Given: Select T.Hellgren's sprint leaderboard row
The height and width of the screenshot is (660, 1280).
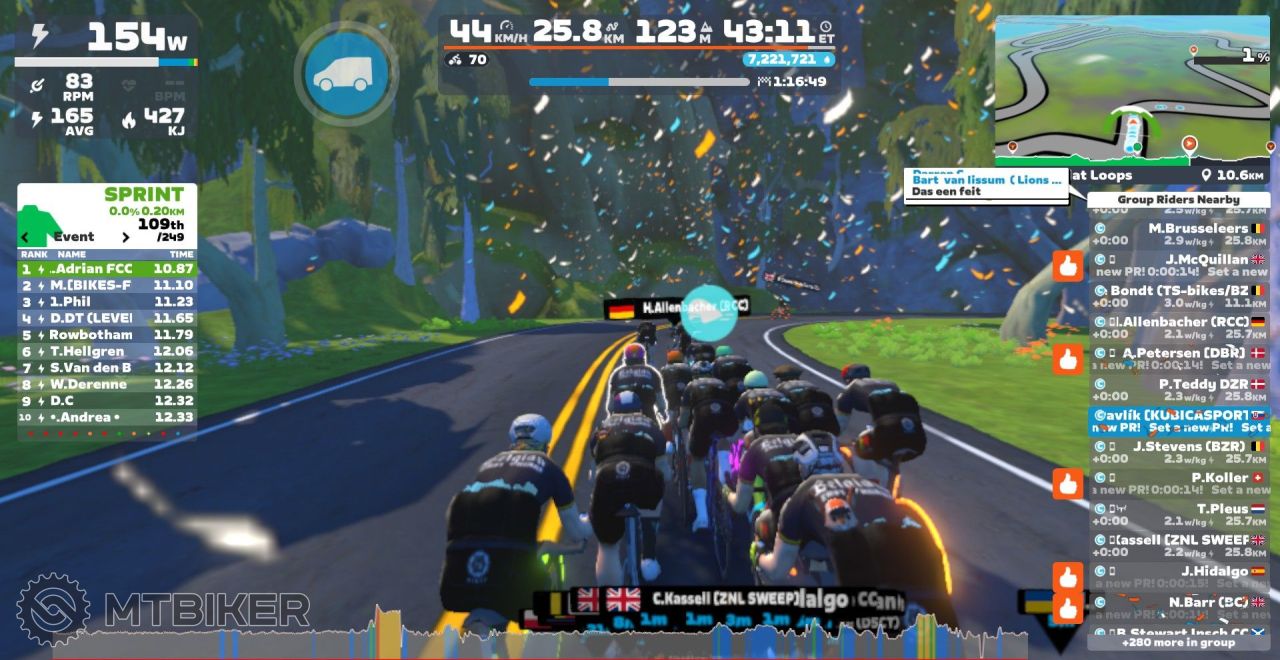Looking at the screenshot, I should pyautogui.click(x=107, y=351).
